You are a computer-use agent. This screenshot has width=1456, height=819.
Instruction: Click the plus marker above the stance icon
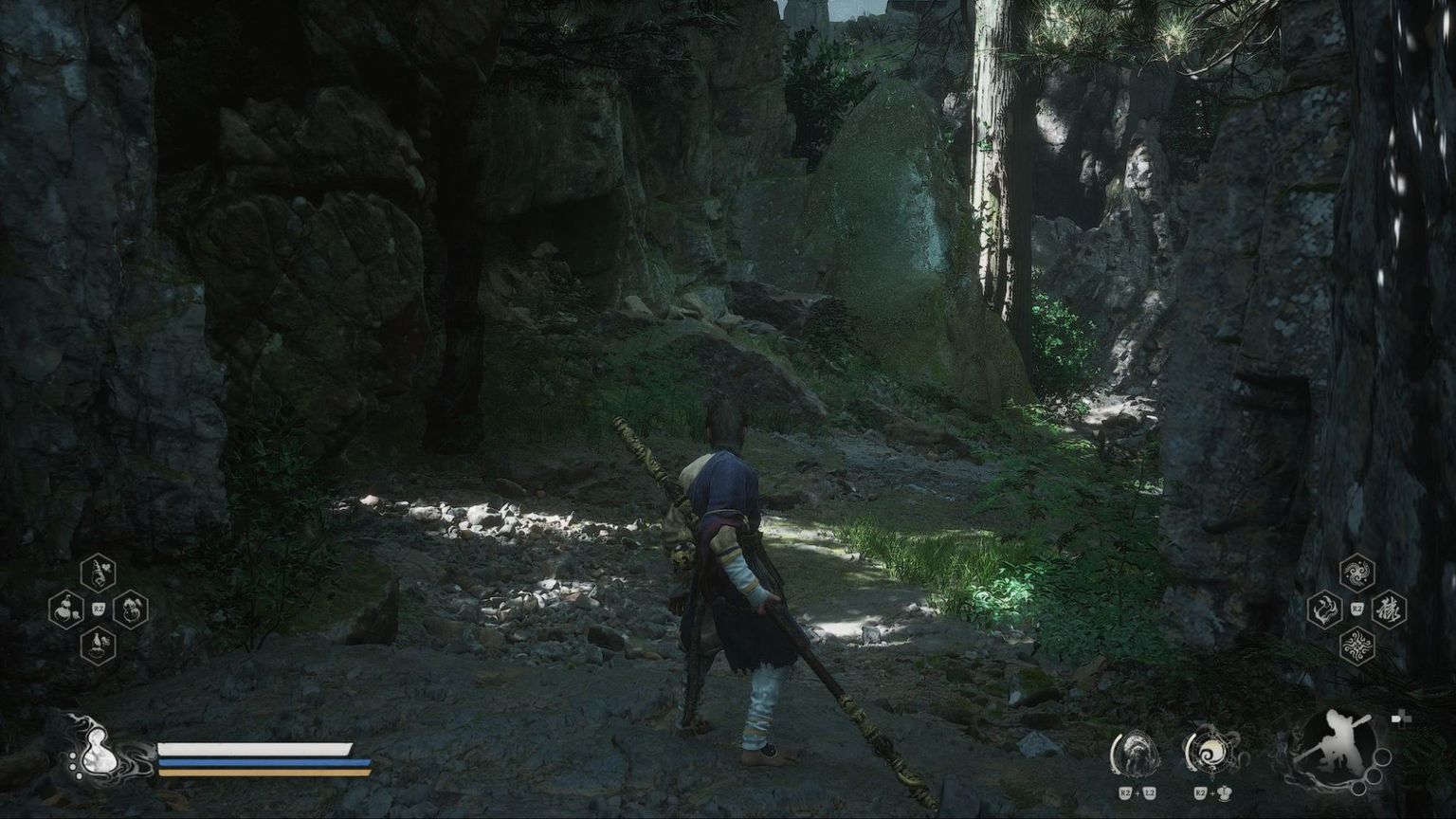(x=1402, y=718)
